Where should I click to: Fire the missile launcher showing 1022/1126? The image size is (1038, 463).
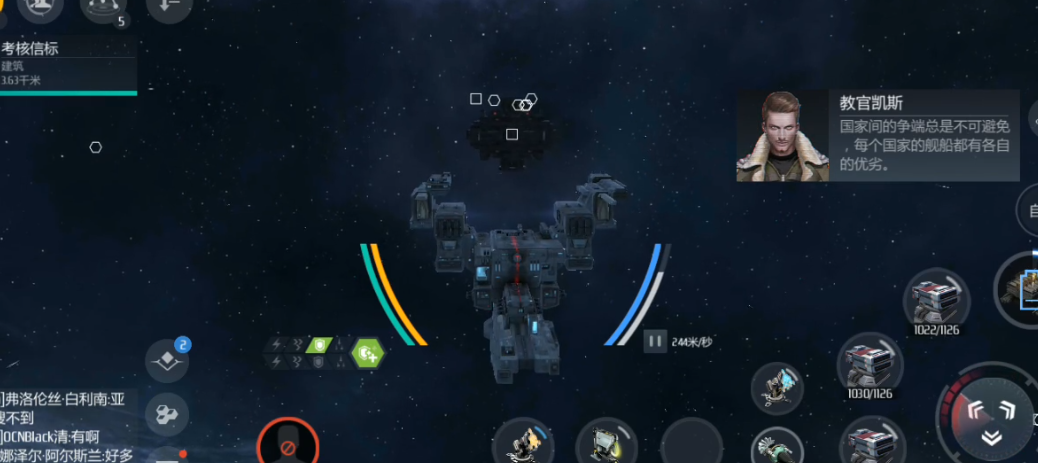click(937, 297)
